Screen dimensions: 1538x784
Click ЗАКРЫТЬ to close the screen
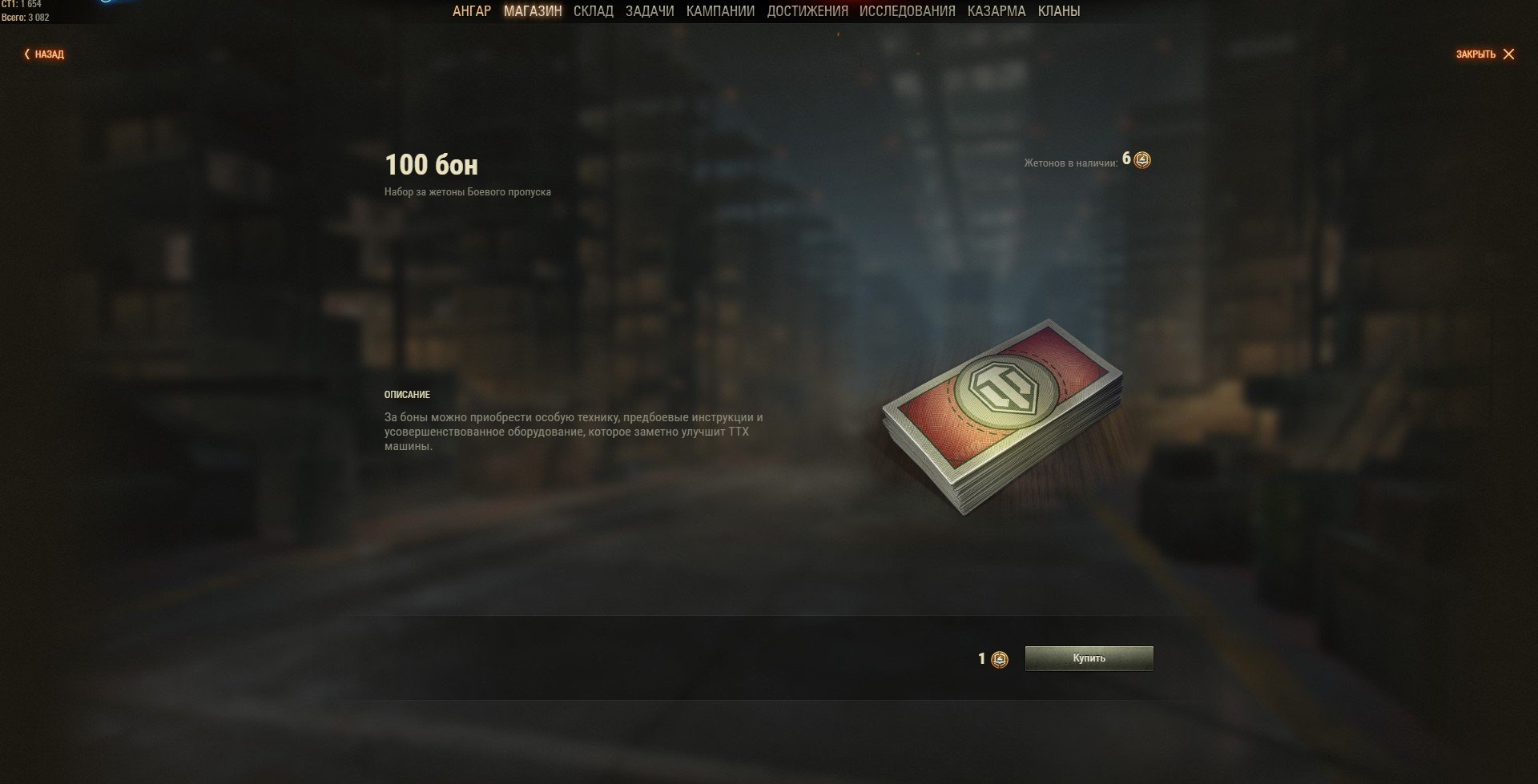[1478, 54]
